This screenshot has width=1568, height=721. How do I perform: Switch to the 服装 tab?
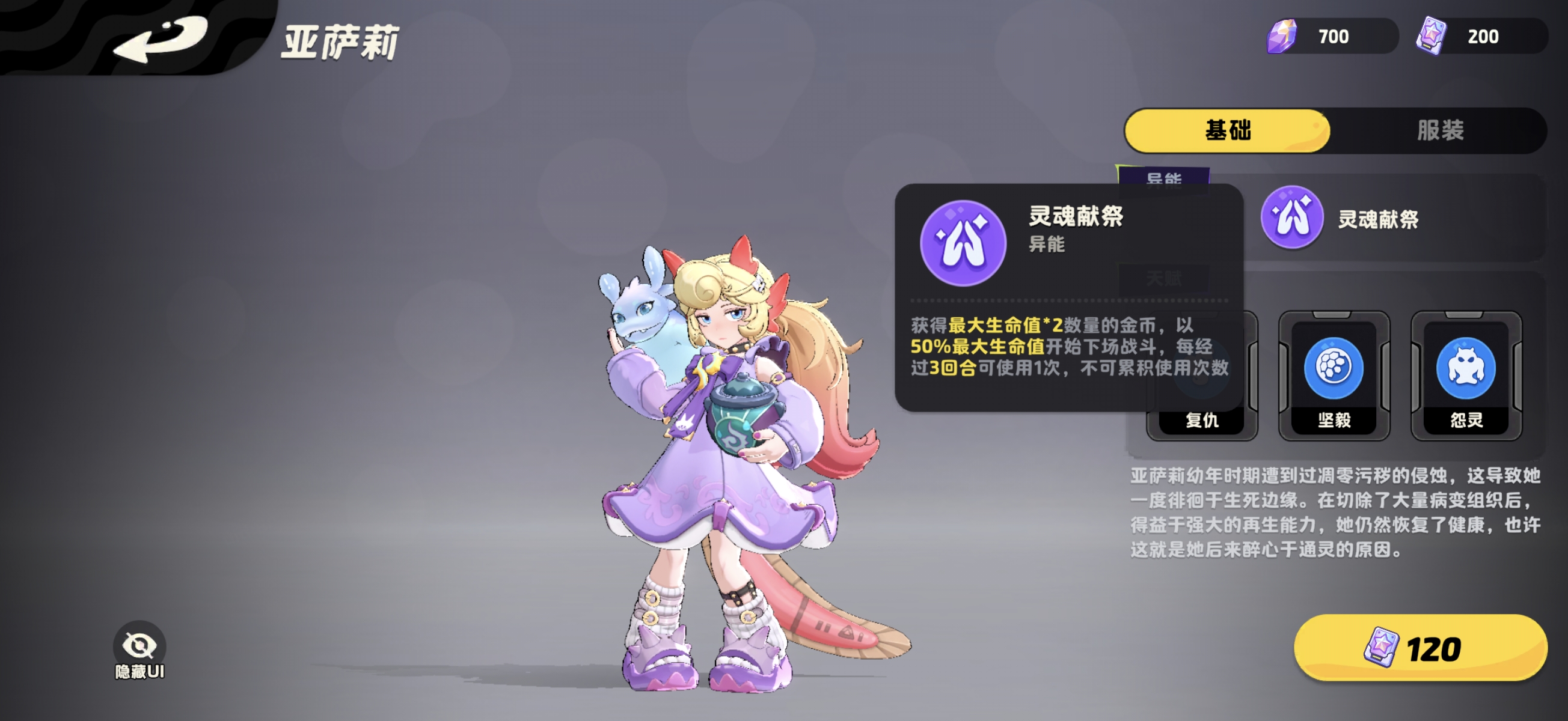[x=1442, y=131]
